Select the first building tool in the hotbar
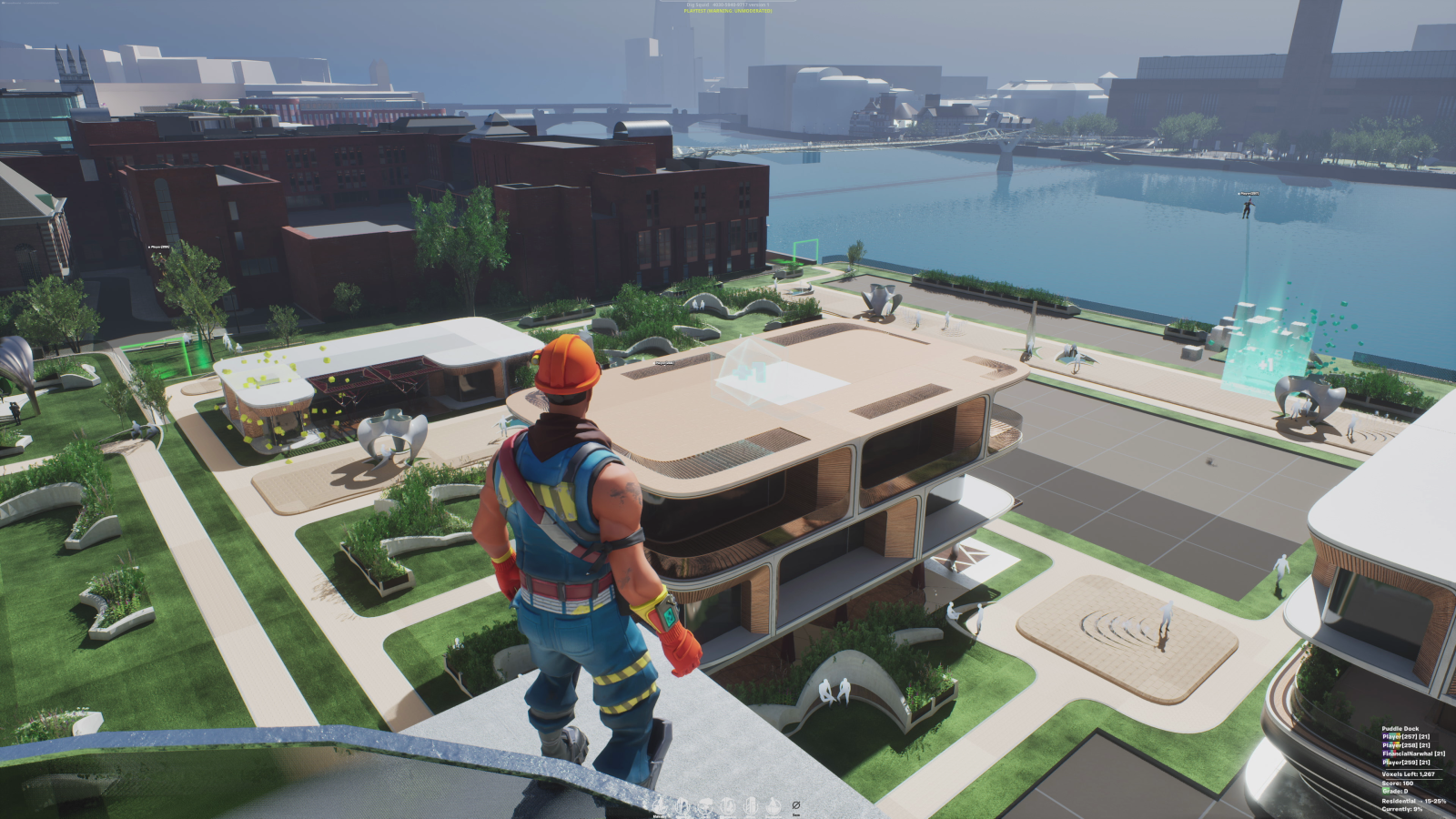This screenshot has width=1456, height=819. pos(659,805)
